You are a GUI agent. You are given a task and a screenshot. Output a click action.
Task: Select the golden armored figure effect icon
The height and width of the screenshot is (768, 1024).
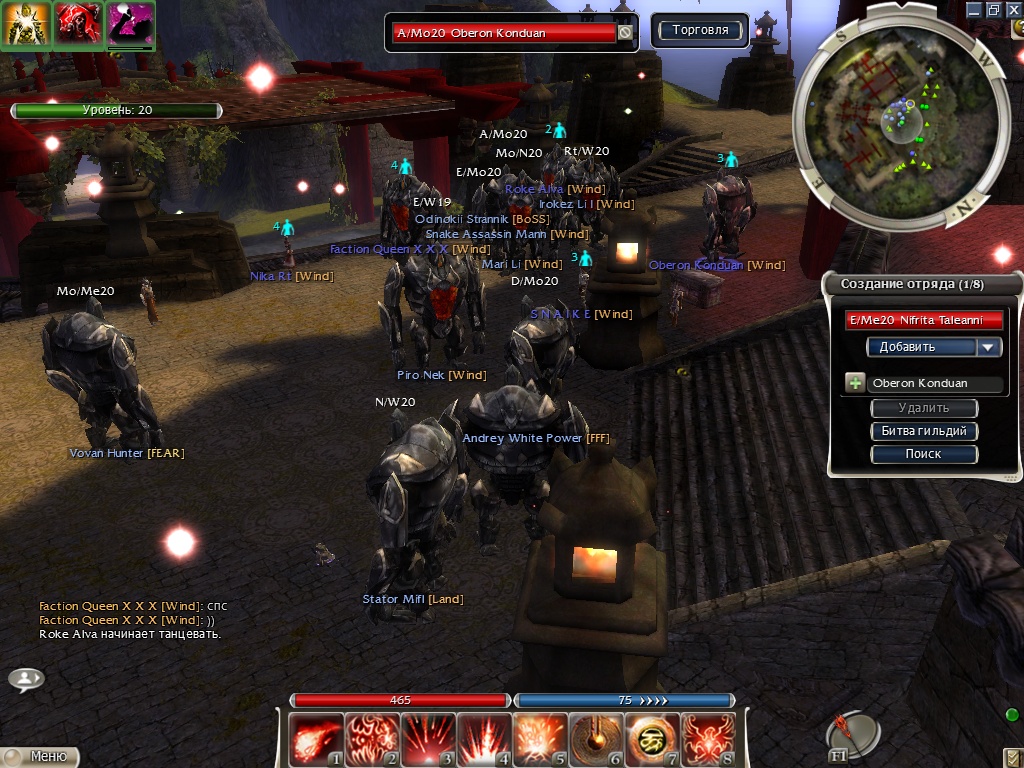tap(24, 24)
